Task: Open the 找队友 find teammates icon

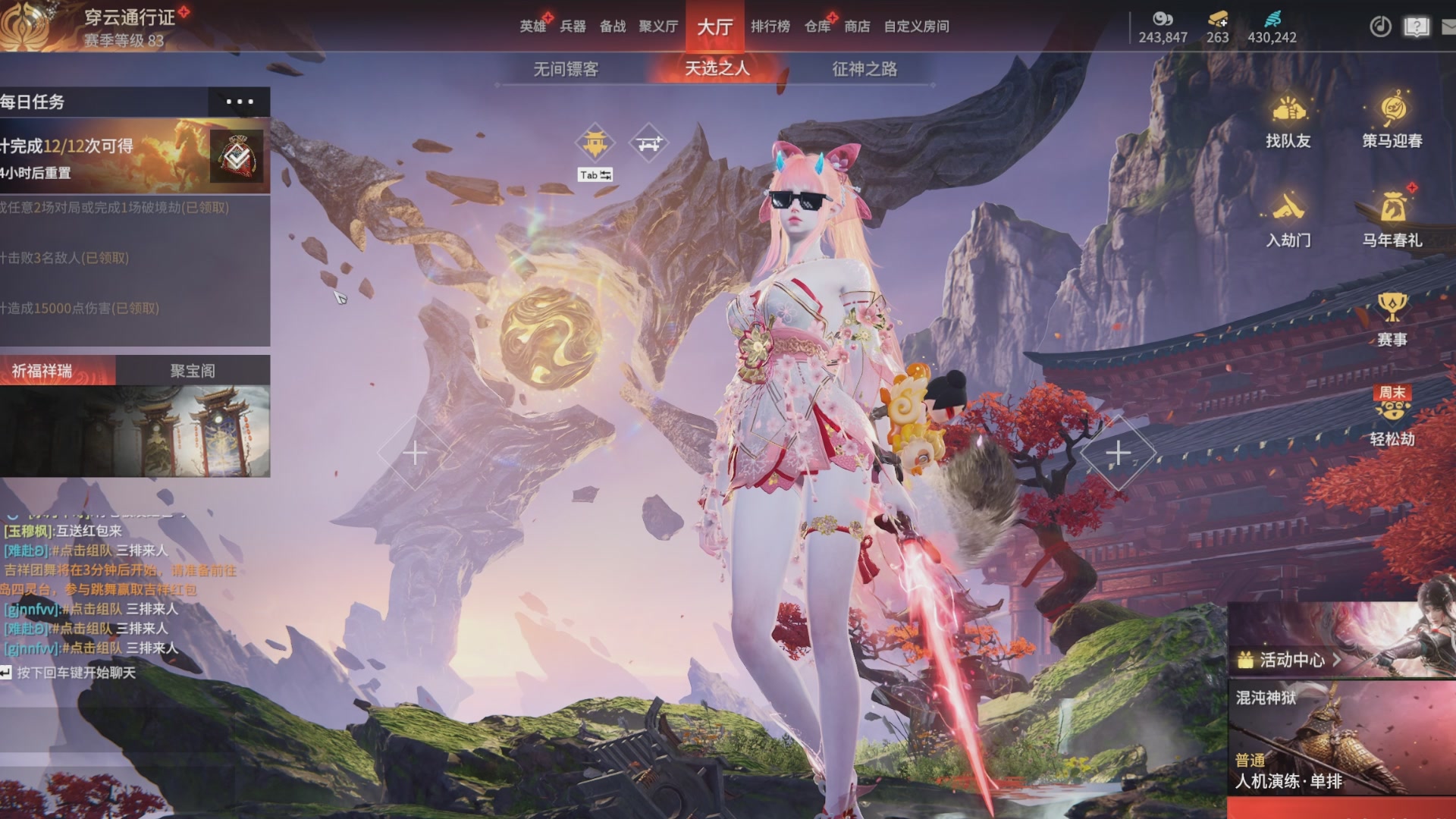Action: [x=1288, y=121]
